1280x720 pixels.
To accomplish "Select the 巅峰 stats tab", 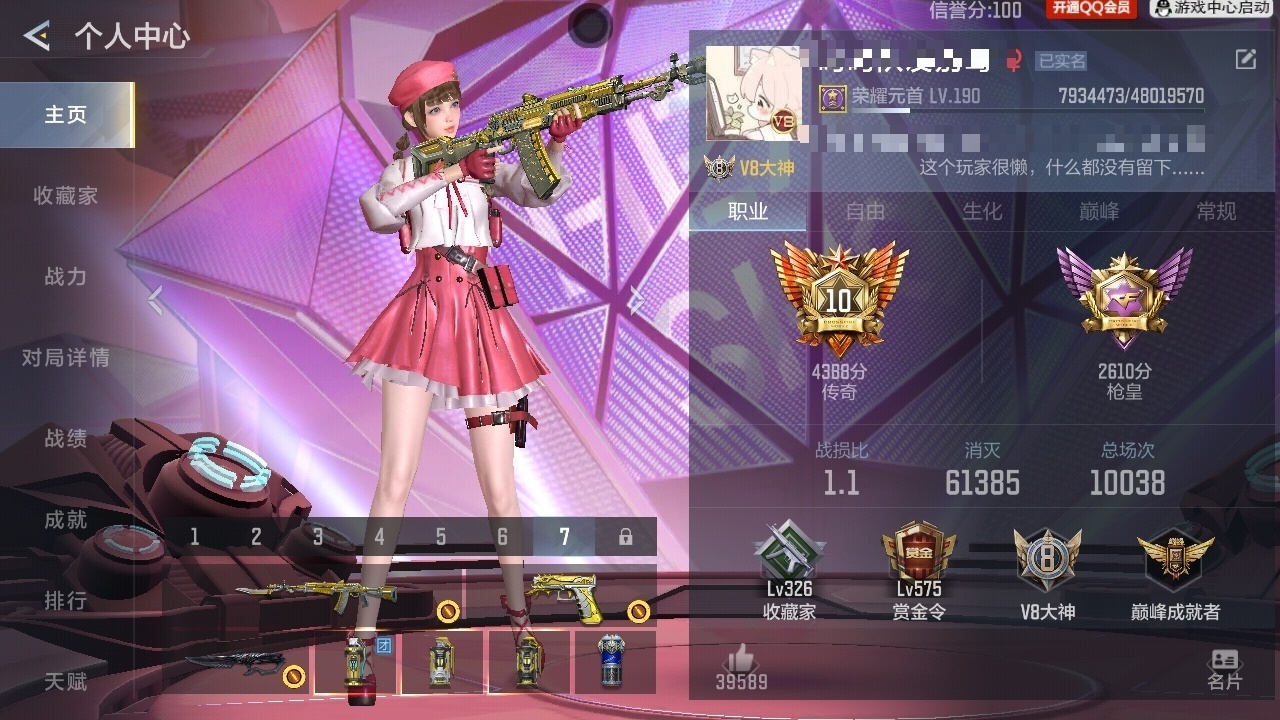I will coord(1099,212).
